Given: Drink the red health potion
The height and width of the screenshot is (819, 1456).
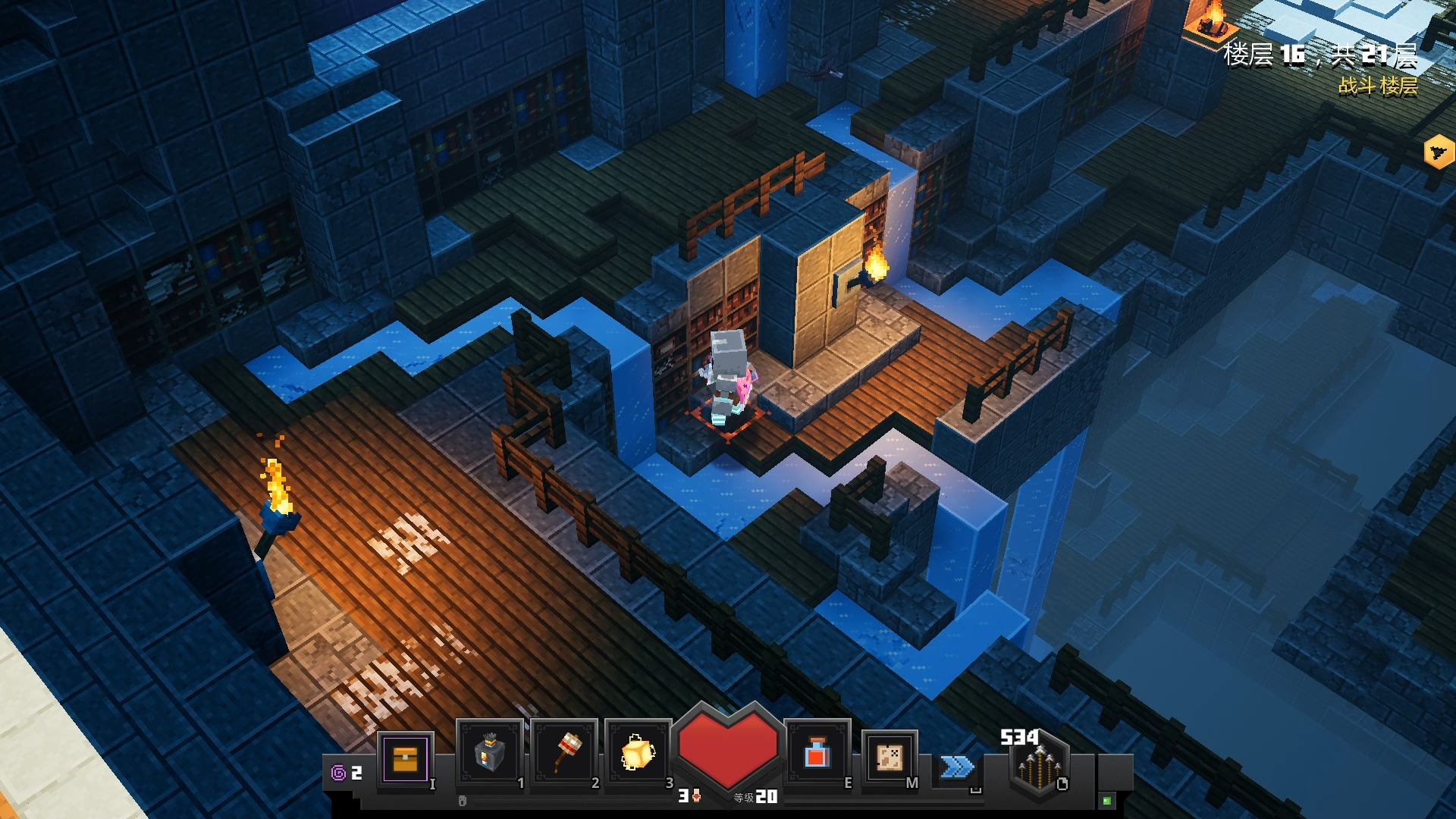Looking at the screenshot, I should pos(817,753).
